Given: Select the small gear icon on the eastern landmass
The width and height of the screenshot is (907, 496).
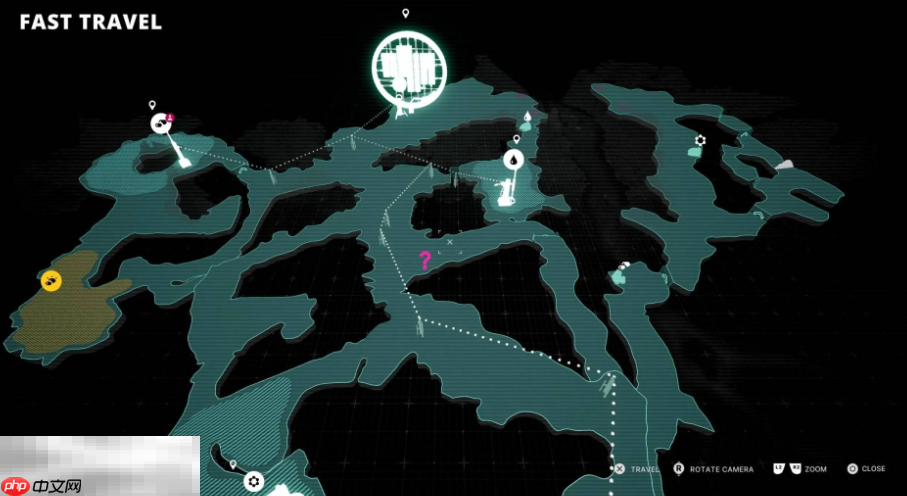Looking at the screenshot, I should coord(700,140).
